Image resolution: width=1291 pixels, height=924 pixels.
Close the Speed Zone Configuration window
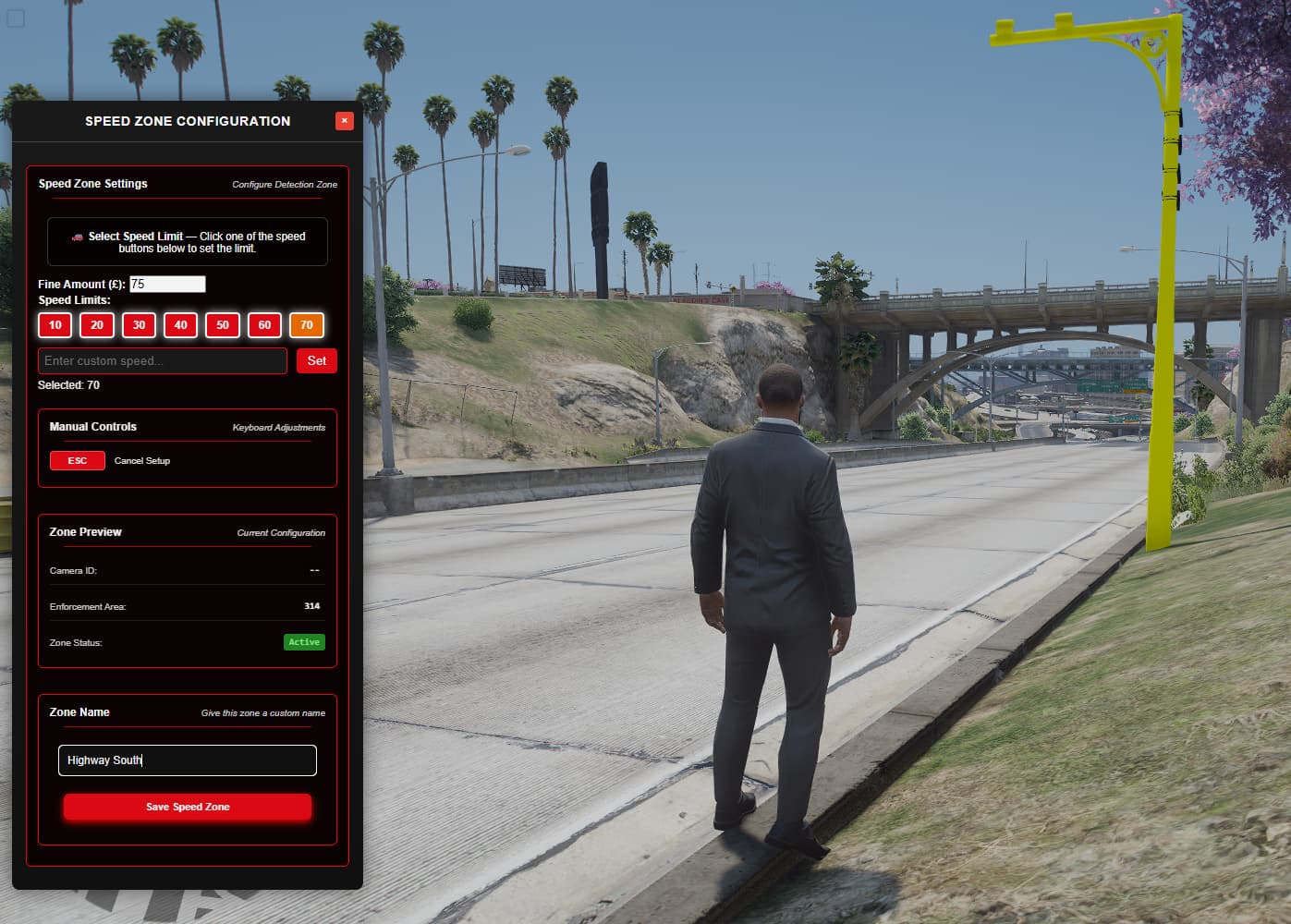click(x=344, y=120)
